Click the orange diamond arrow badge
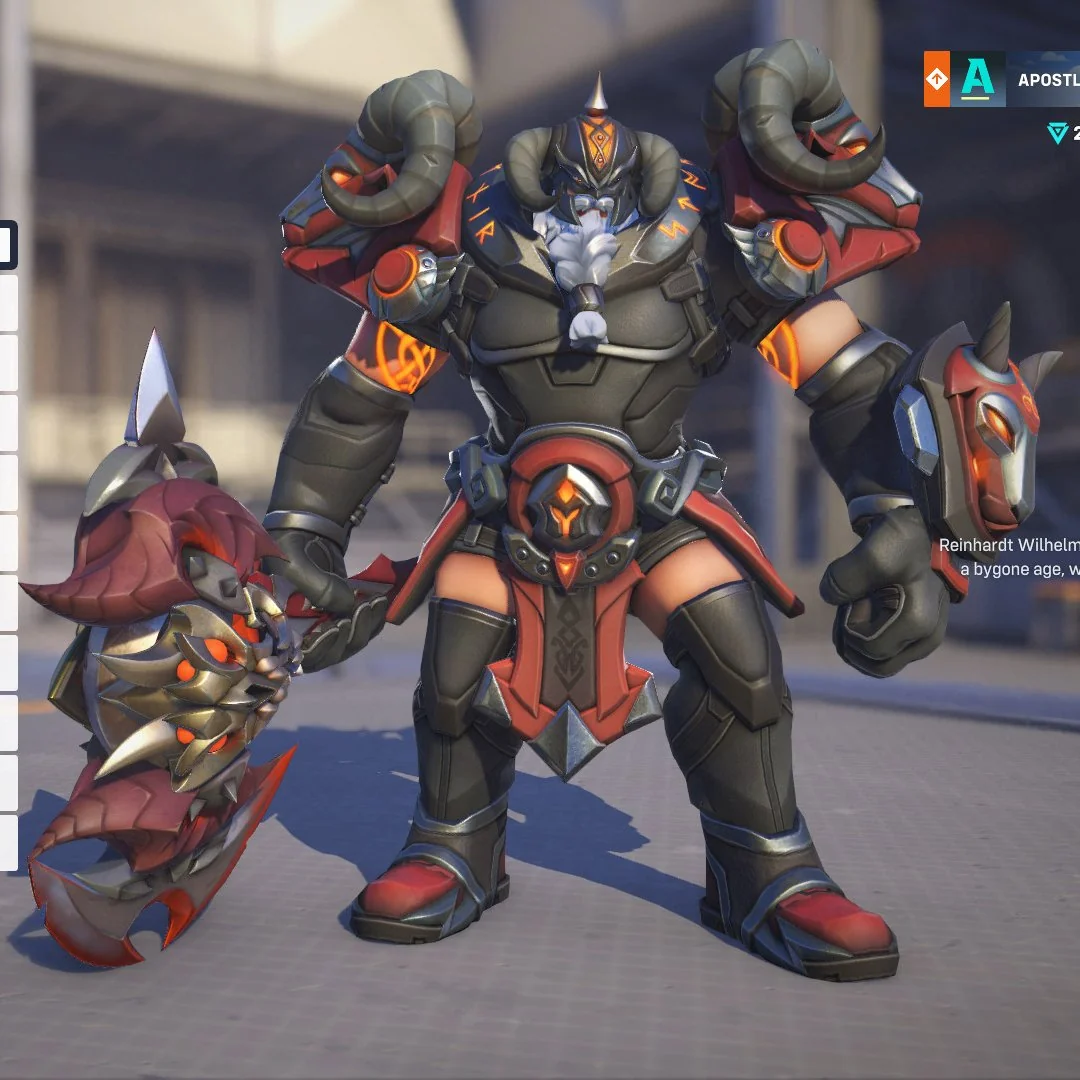Image resolution: width=1080 pixels, height=1080 pixels. pos(936,80)
